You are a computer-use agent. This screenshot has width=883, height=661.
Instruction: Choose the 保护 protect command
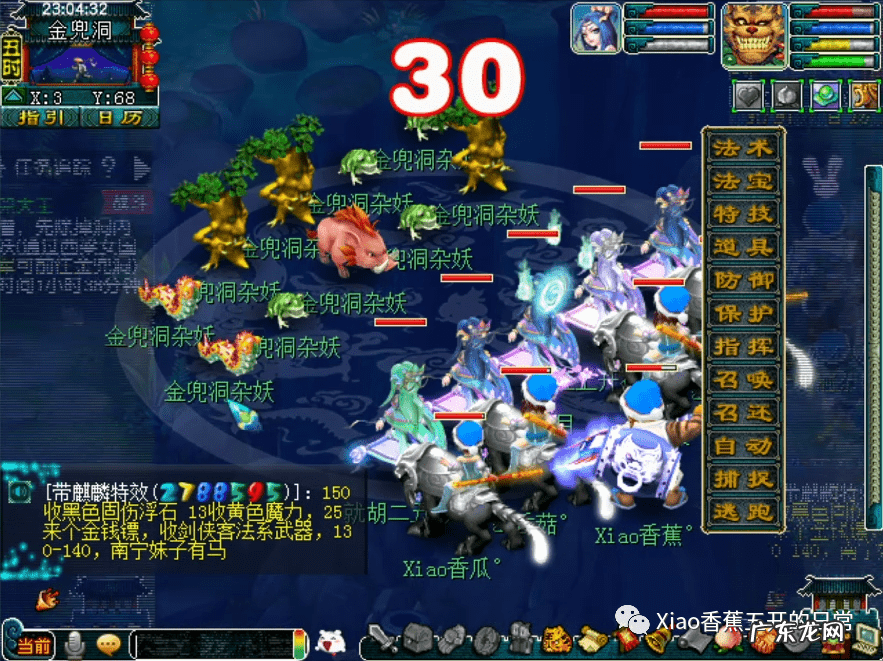(x=743, y=313)
